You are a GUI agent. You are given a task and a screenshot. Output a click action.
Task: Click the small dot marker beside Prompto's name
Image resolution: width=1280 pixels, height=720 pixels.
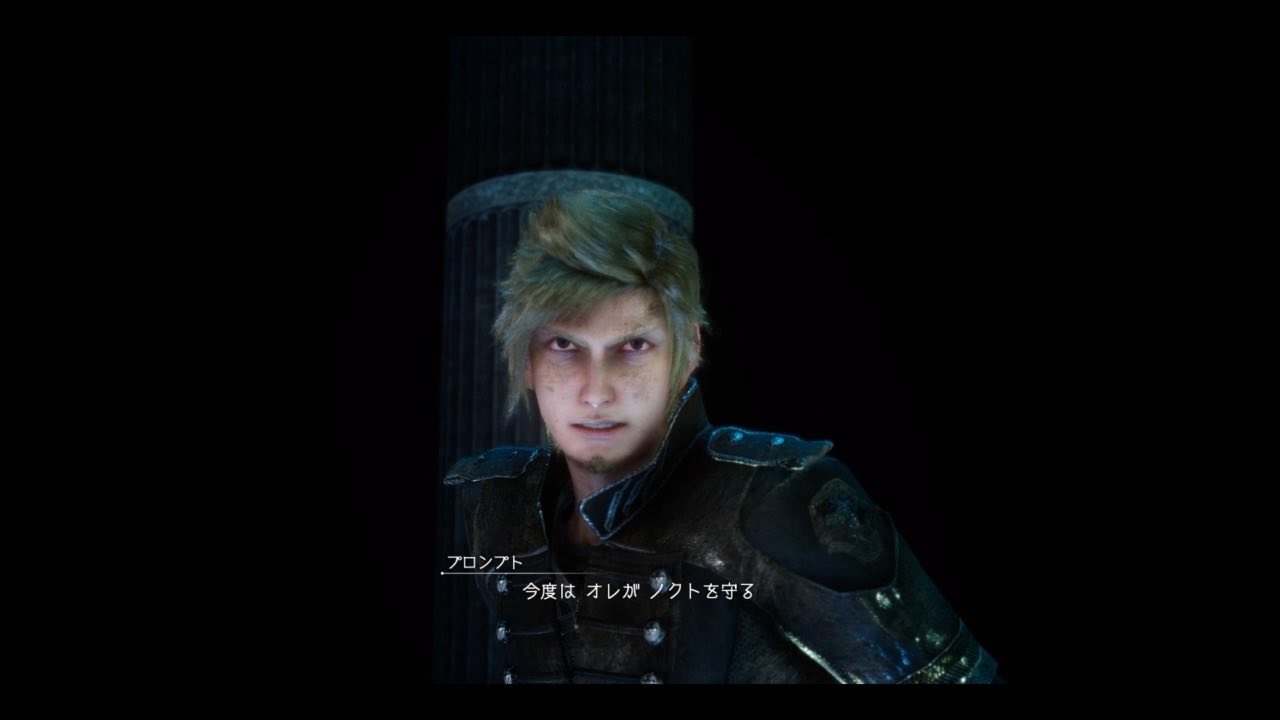tap(443, 572)
